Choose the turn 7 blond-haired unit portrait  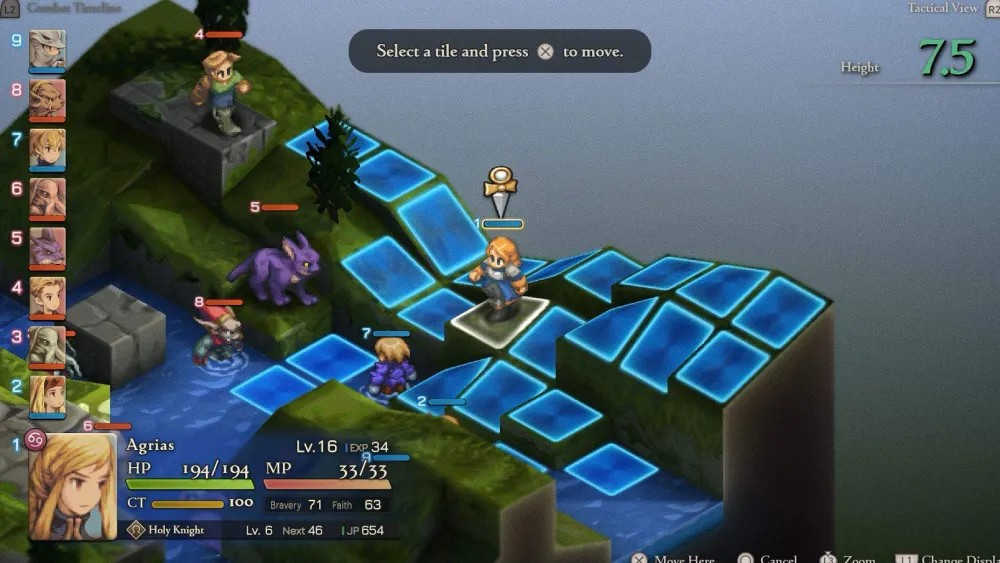click(47, 147)
